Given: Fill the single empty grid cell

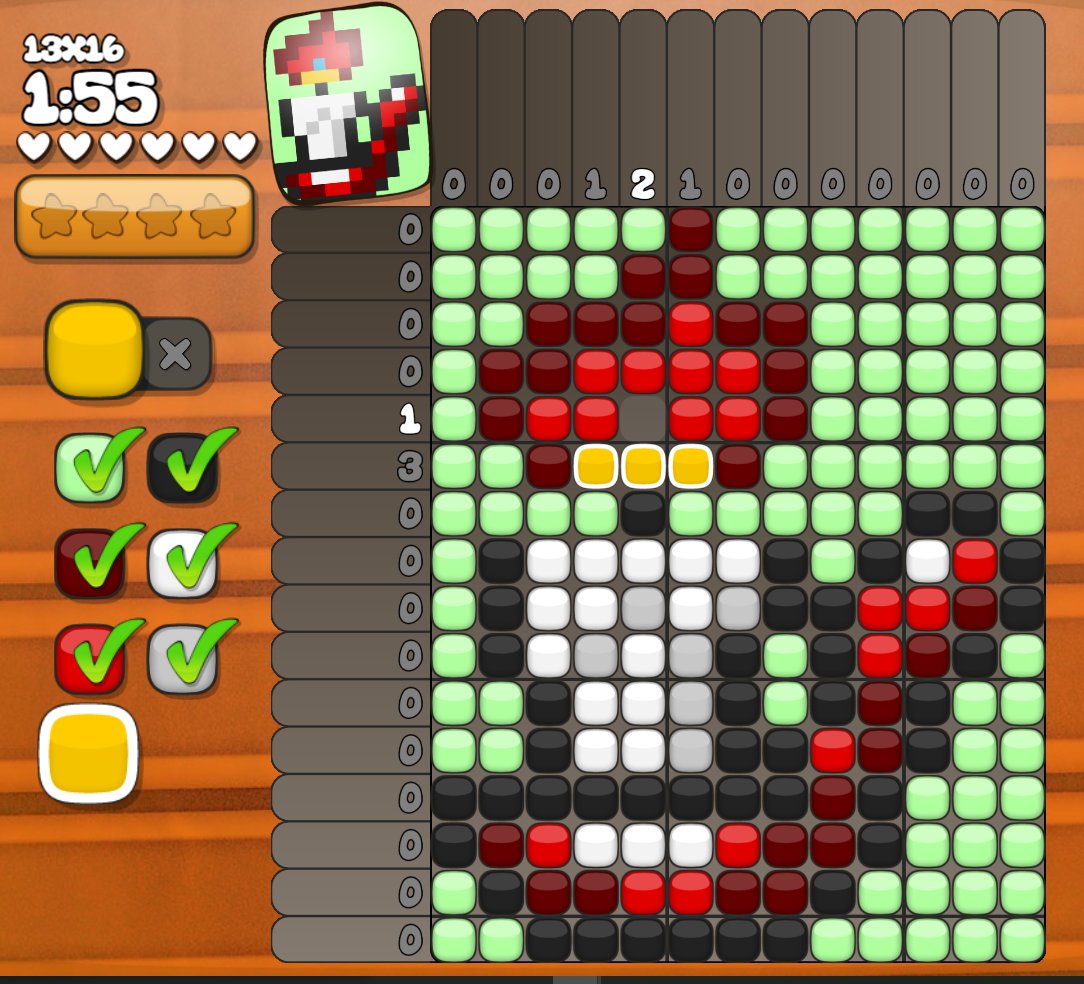Looking at the screenshot, I should (x=644, y=418).
